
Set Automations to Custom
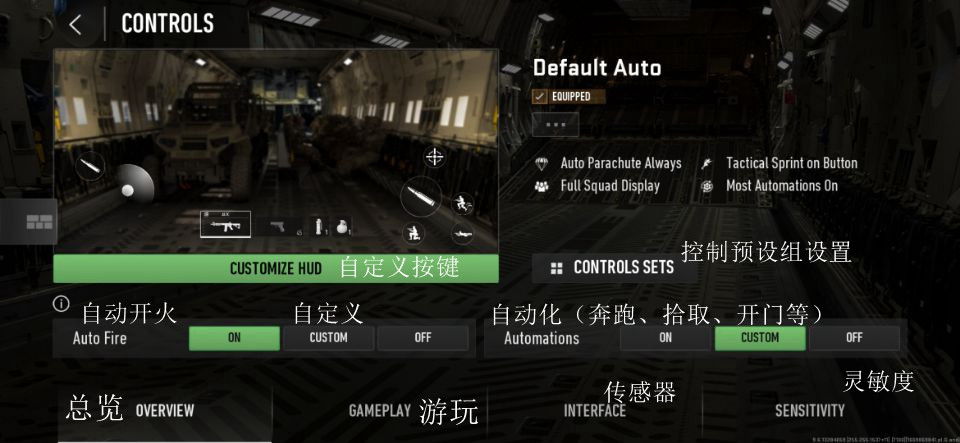759,338
